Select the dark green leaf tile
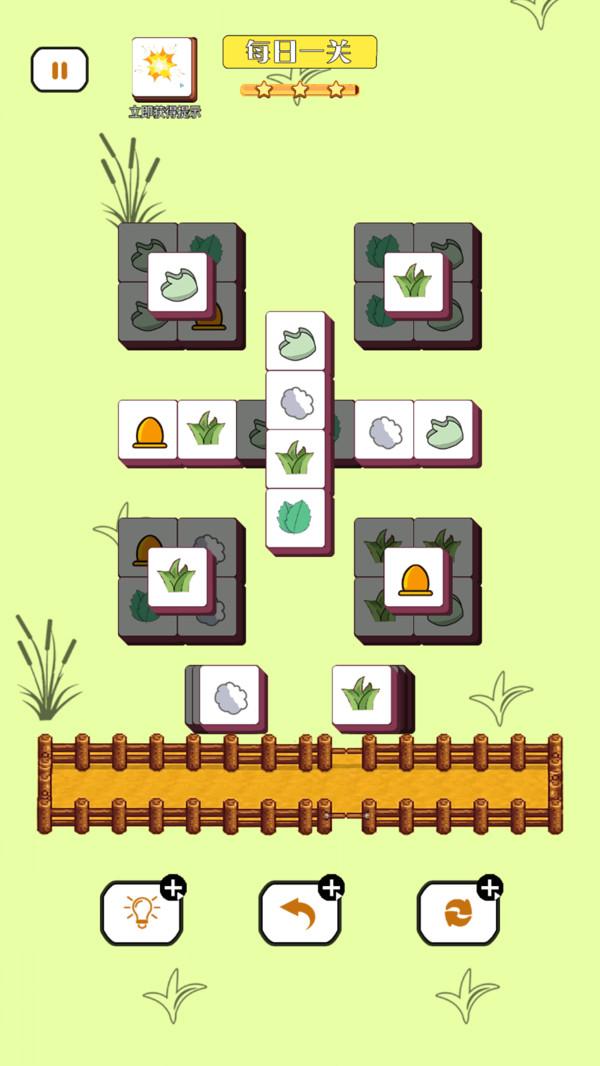The width and height of the screenshot is (600, 1066). coord(295,517)
